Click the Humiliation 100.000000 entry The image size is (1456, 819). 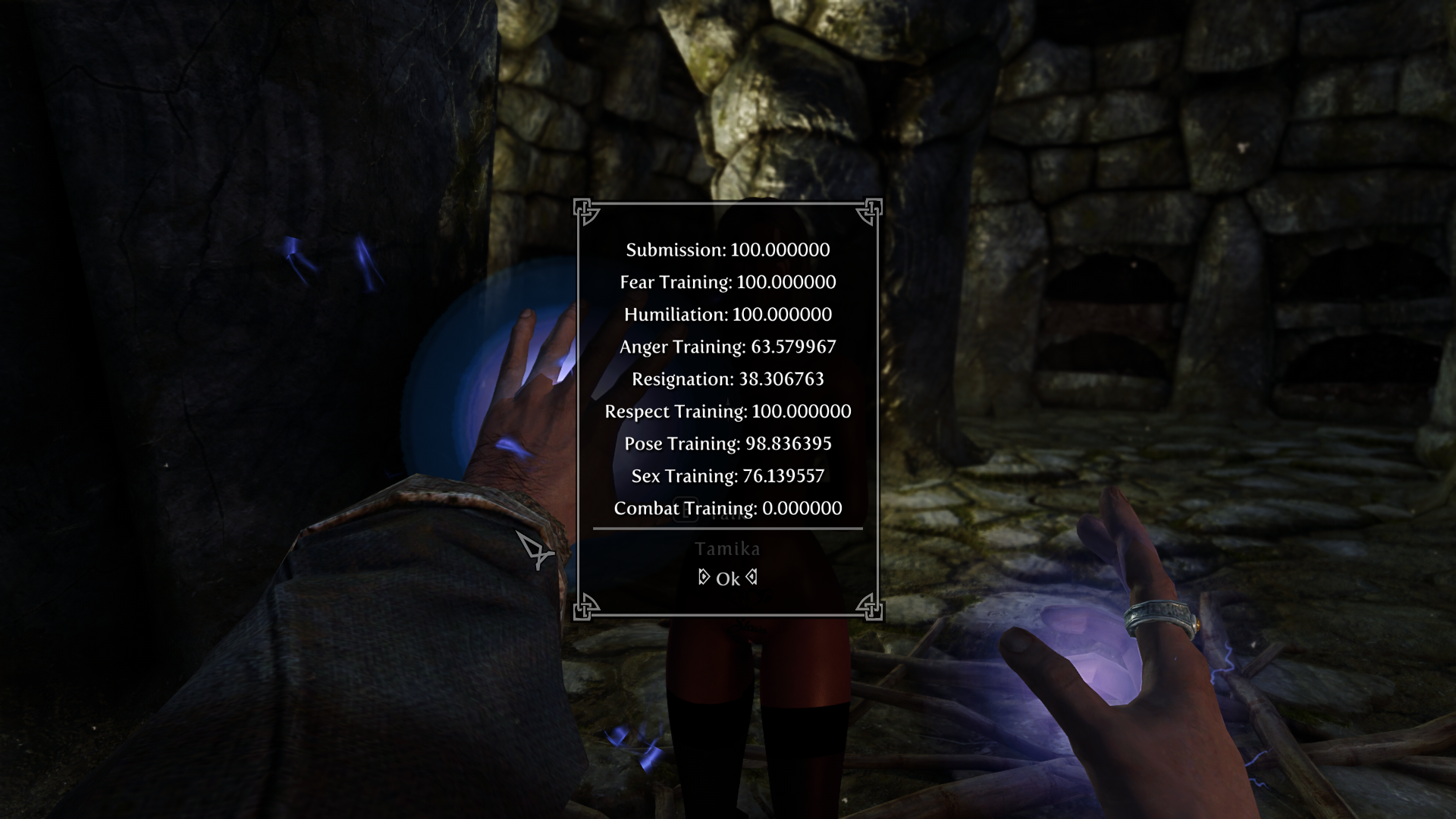[728, 314]
